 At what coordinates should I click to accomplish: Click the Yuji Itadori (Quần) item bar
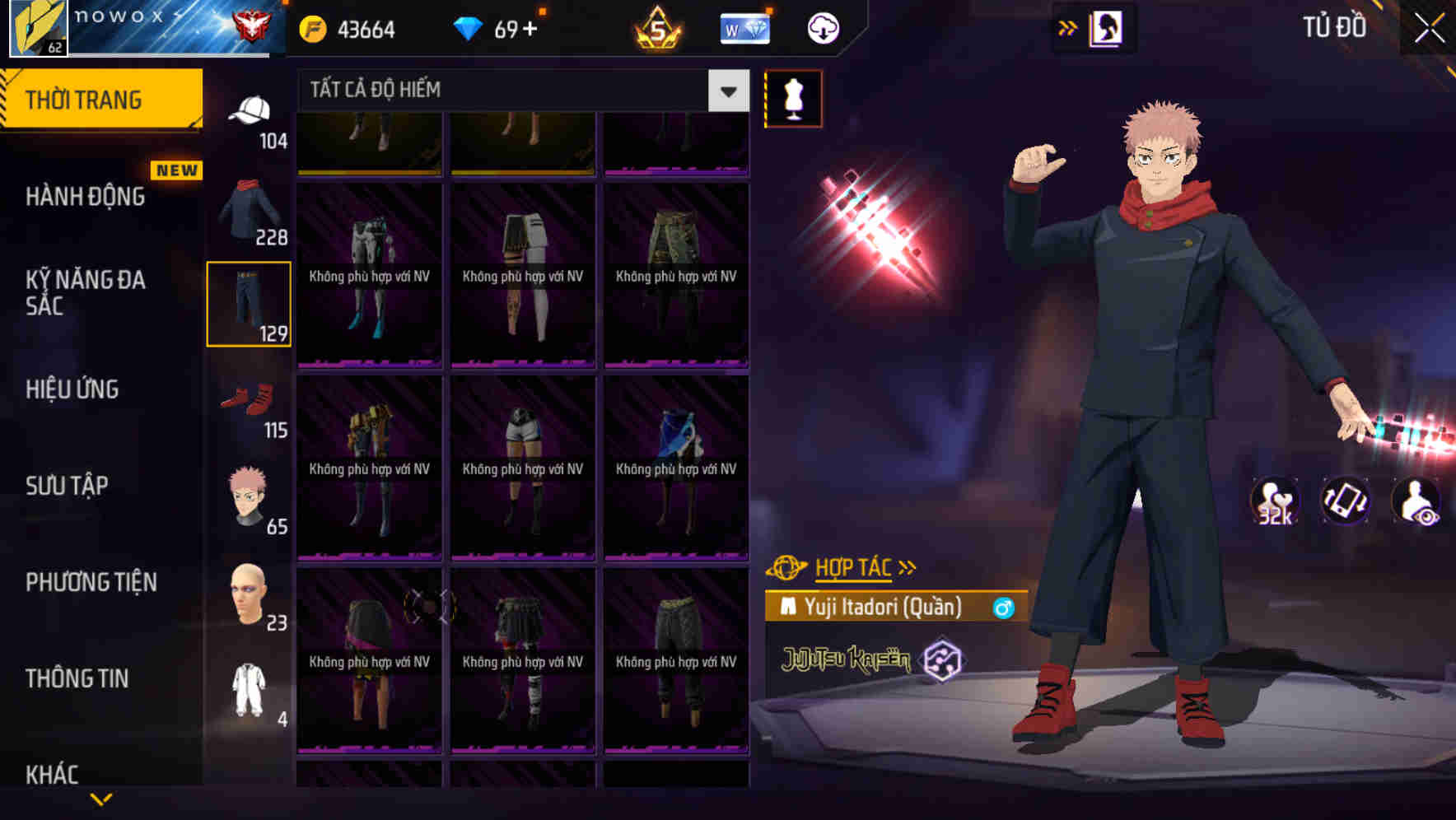[x=894, y=608]
